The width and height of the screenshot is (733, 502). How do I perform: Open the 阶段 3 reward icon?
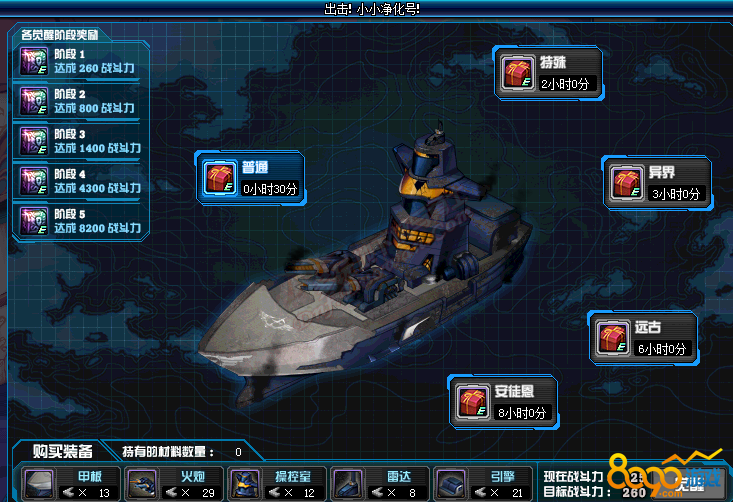tap(33, 141)
